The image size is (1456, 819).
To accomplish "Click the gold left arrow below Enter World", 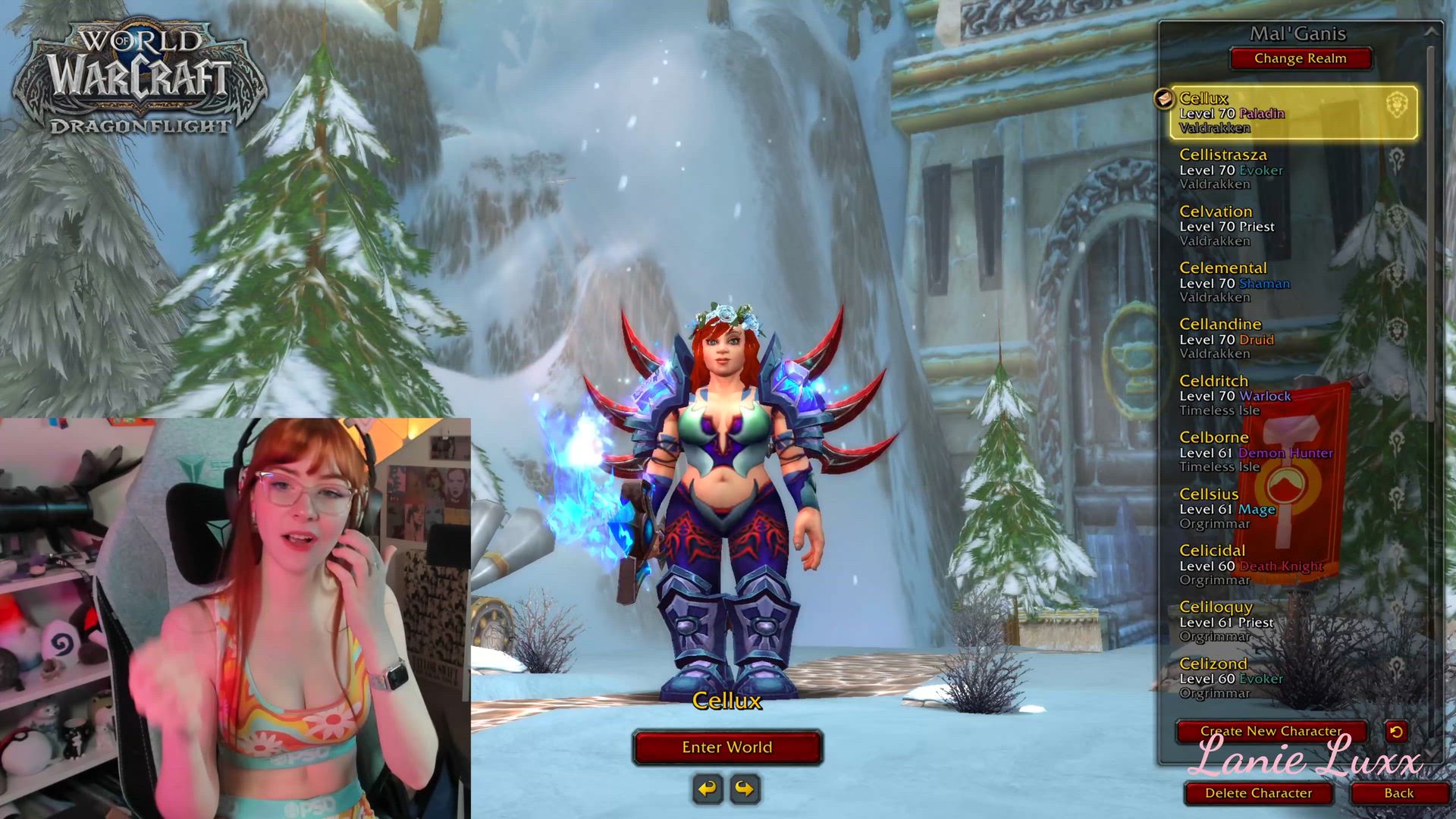I will point(707,789).
